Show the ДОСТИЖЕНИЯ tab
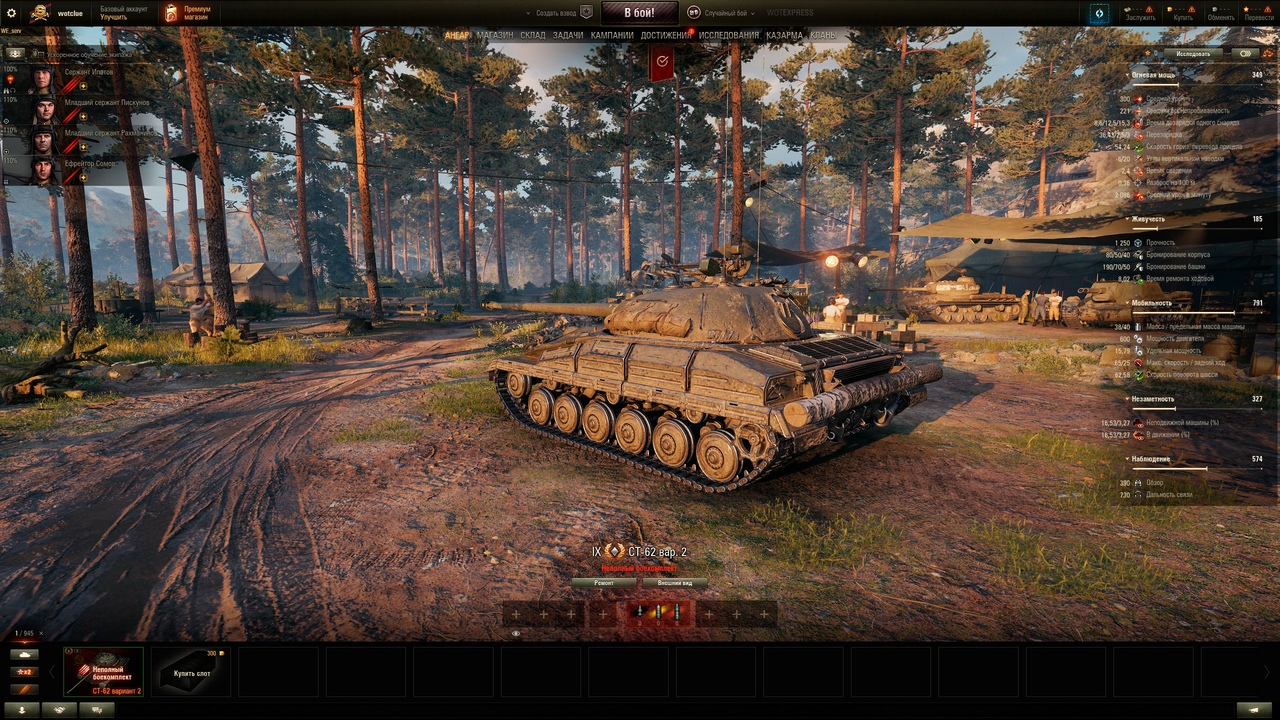The image size is (1280, 720). tap(666, 35)
